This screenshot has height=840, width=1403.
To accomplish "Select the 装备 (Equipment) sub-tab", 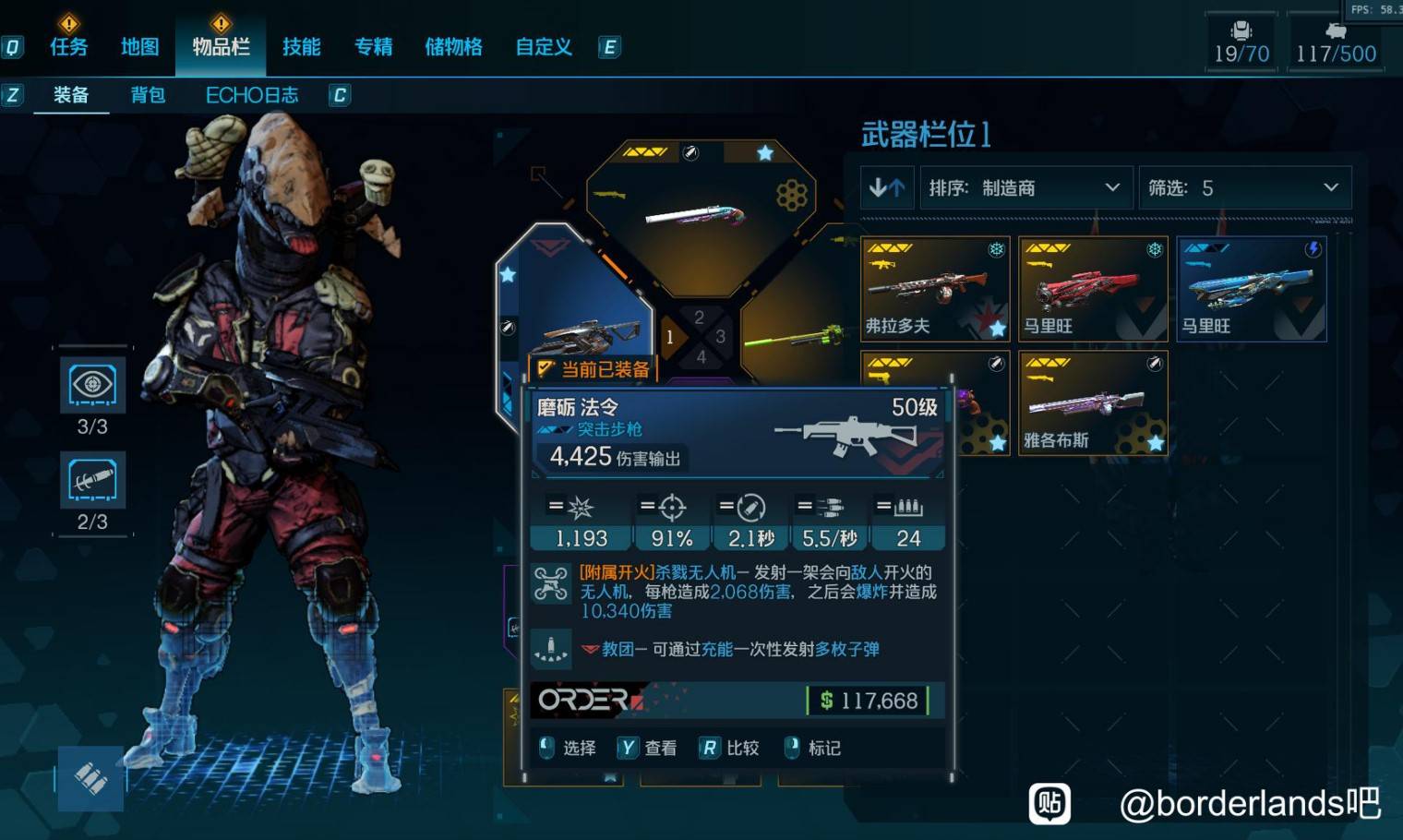I will pos(71,95).
